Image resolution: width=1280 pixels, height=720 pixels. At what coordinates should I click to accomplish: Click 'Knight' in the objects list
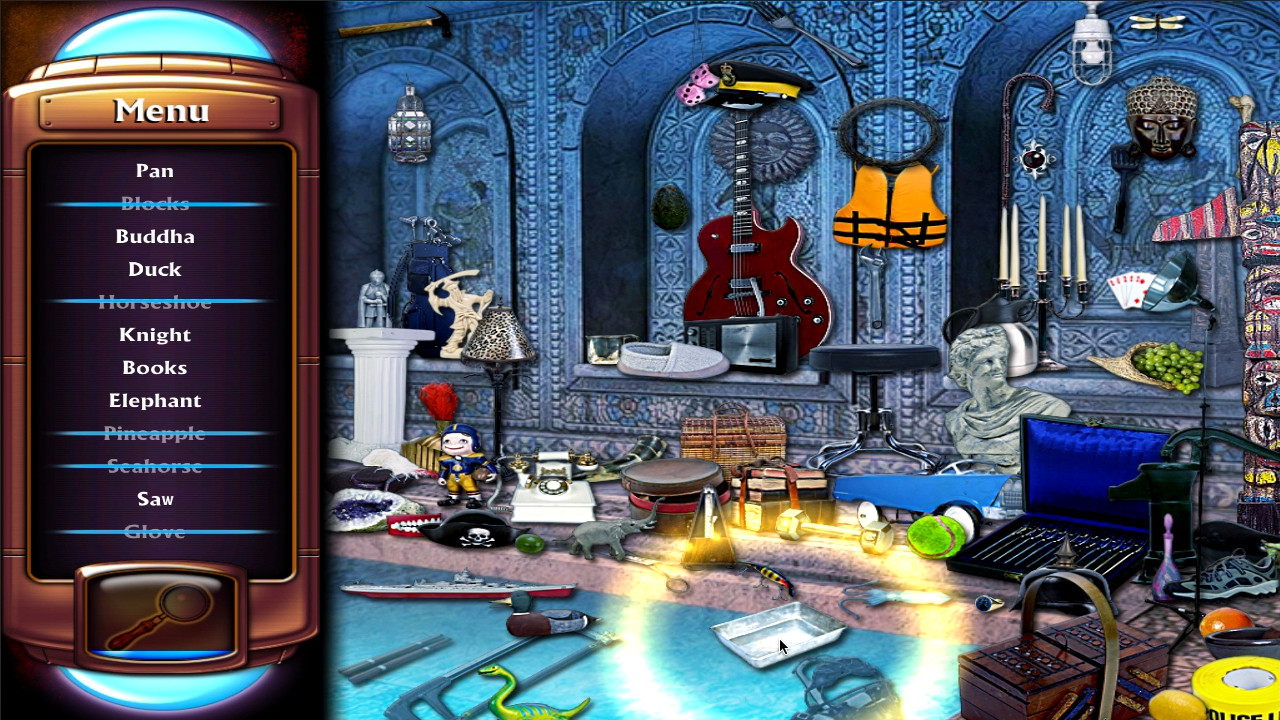(x=156, y=335)
